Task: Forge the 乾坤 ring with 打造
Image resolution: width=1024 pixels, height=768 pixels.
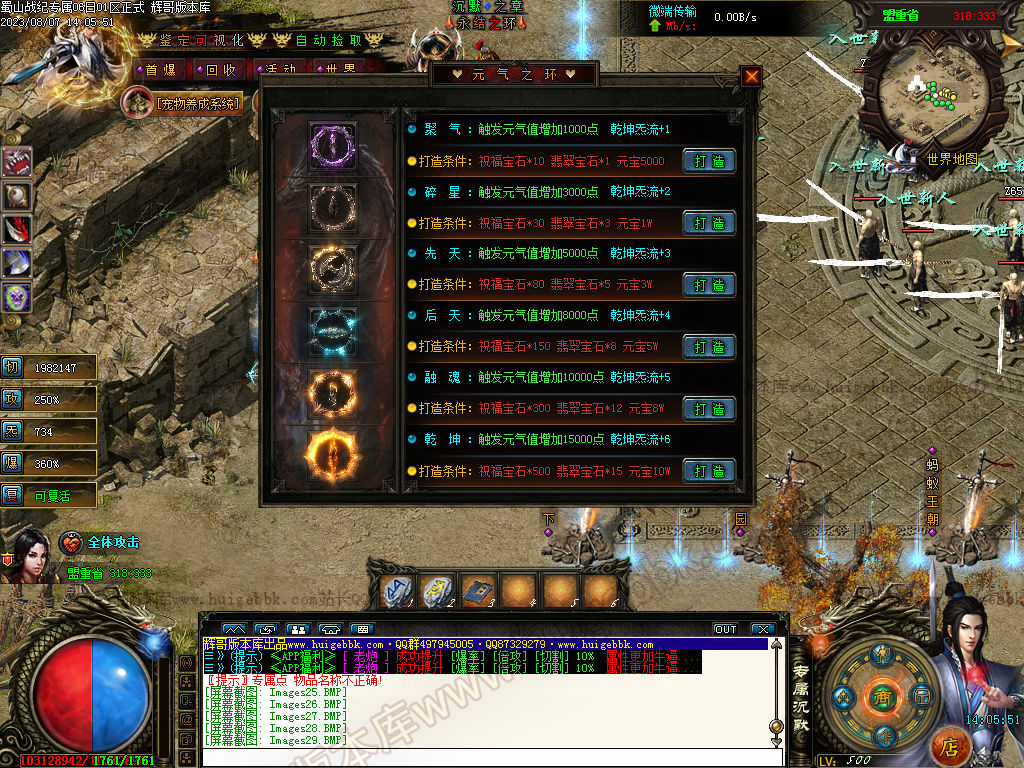Action: (x=709, y=471)
